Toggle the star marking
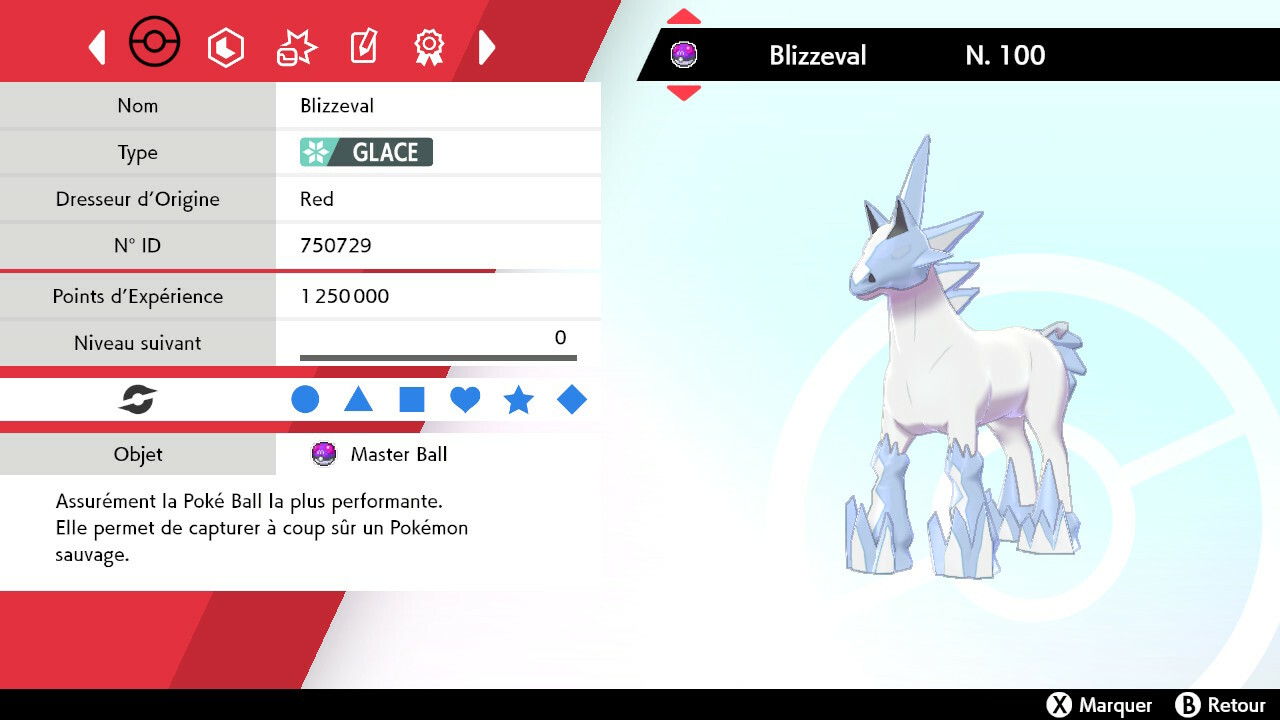Screen dimensions: 1280x720 tap(518, 399)
